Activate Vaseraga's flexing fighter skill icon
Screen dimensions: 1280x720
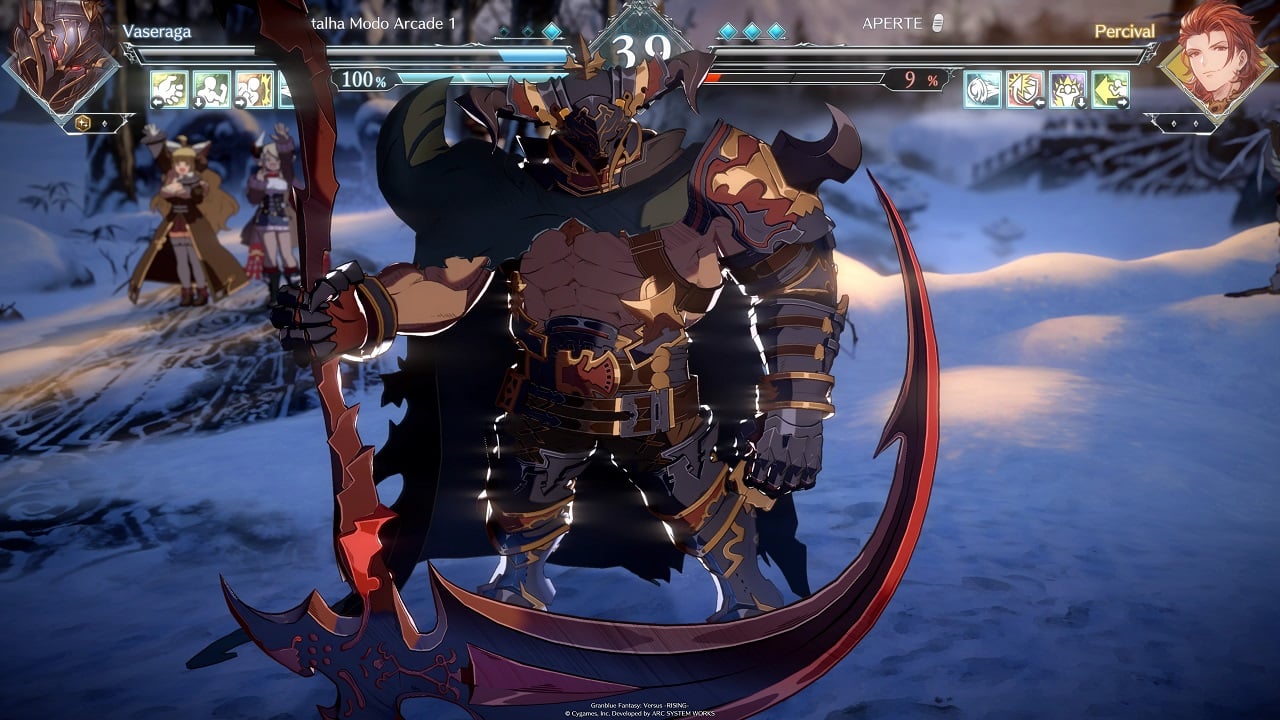(211, 89)
